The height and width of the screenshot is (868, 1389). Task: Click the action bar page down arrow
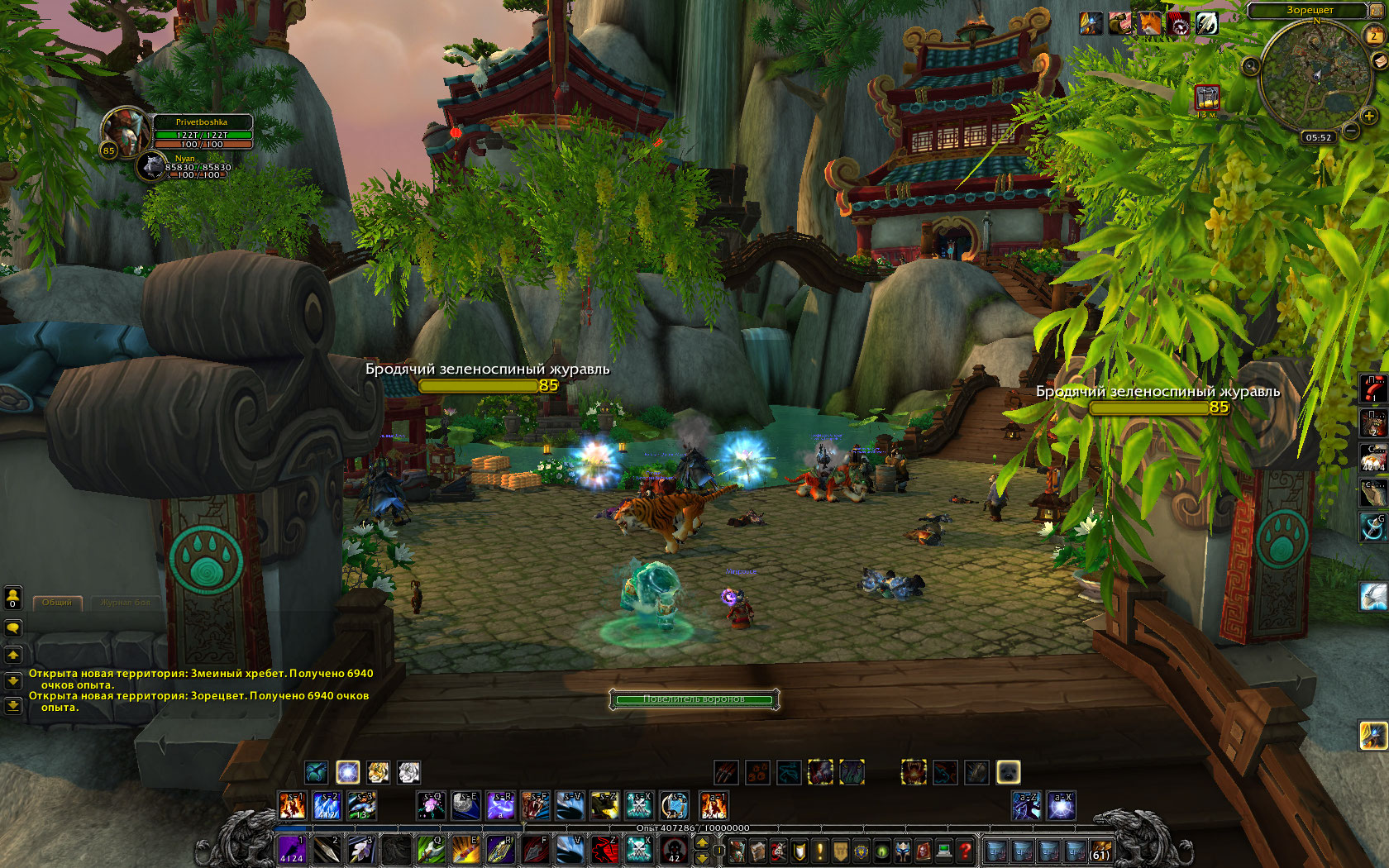tap(703, 857)
